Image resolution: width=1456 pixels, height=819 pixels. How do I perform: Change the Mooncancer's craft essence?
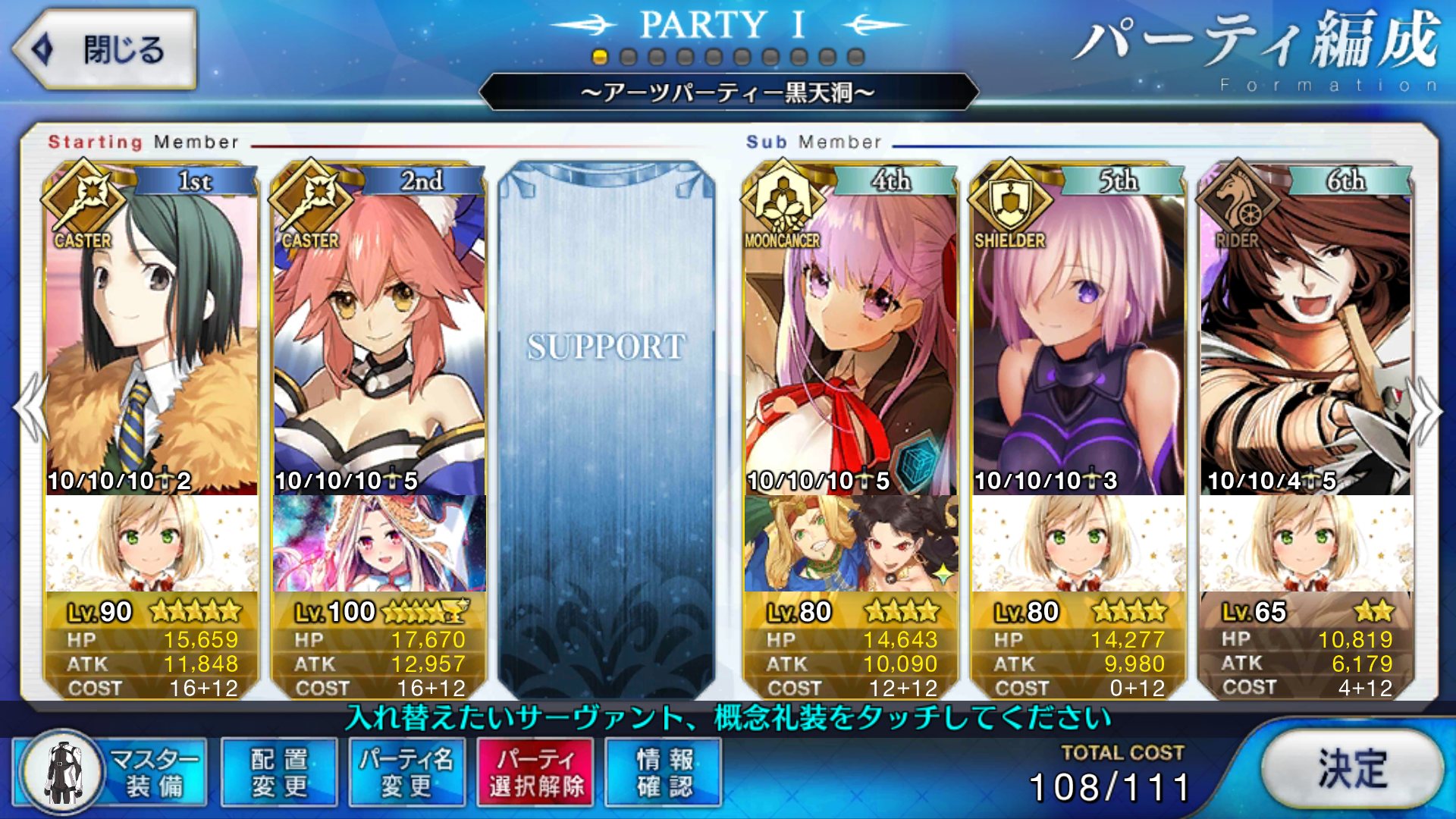pyautogui.click(x=851, y=544)
